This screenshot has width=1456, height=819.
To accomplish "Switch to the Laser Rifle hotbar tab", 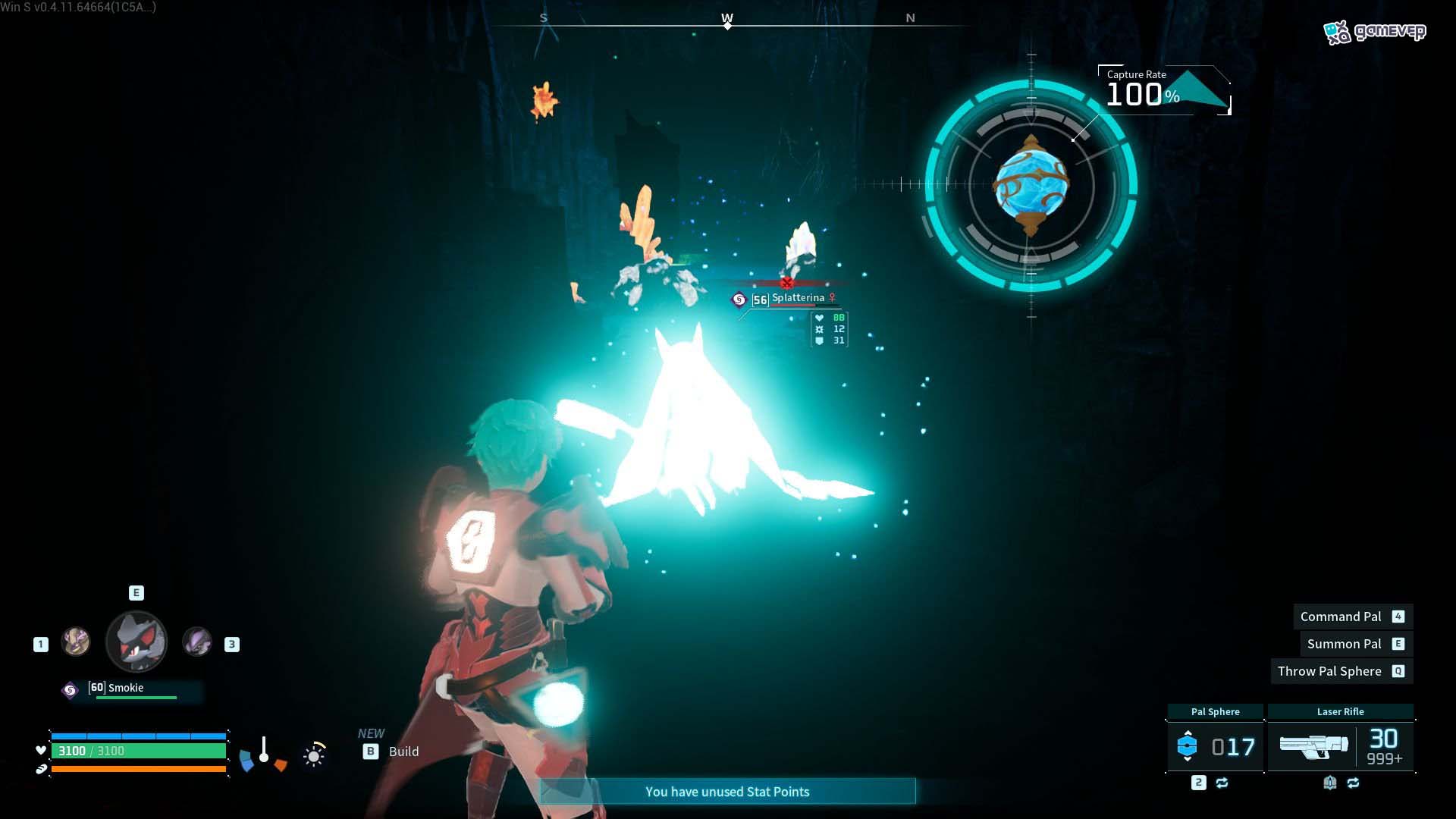I will (x=1339, y=711).
